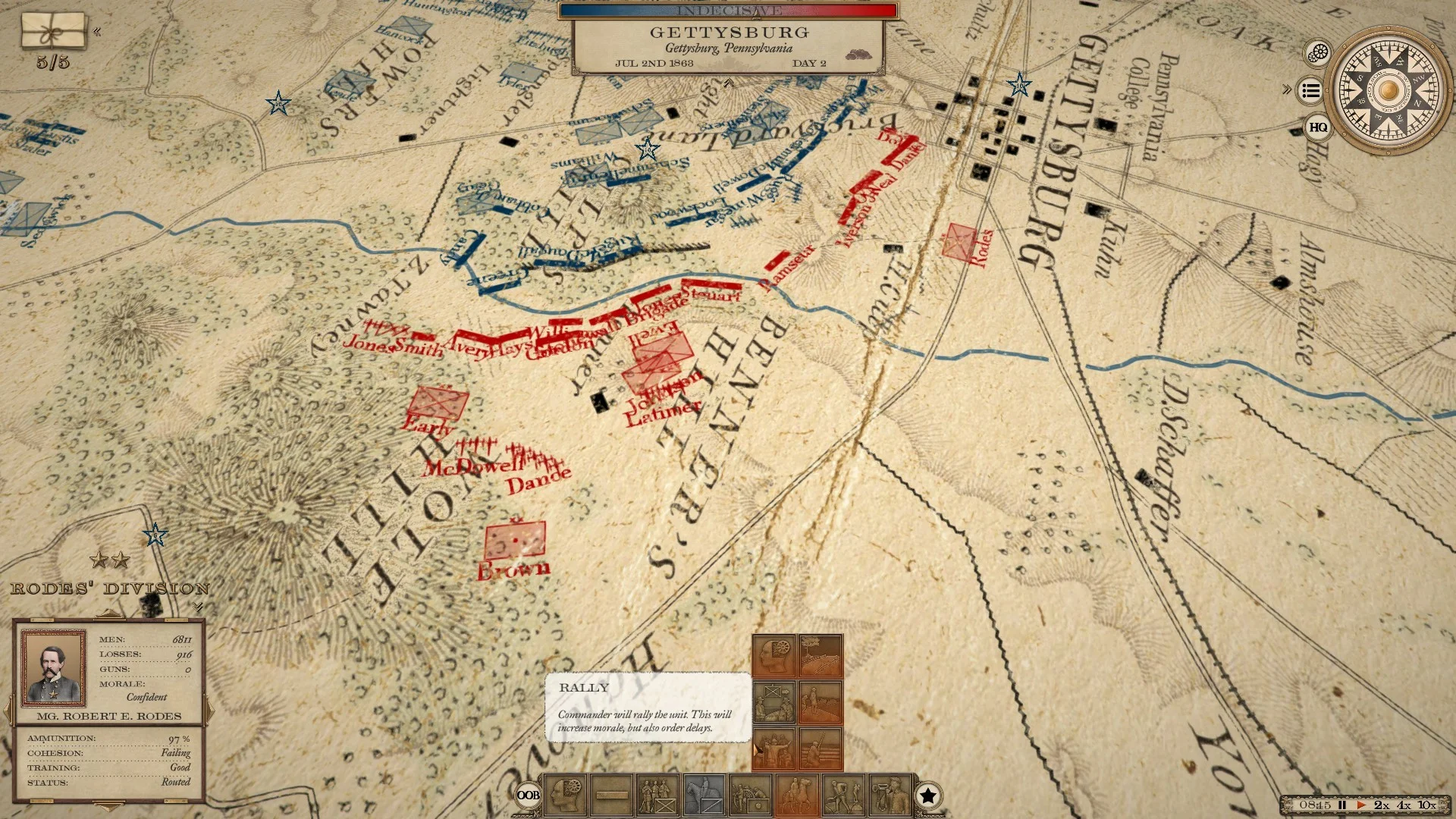Image resolution: width=1456 pixels, height=819 pixels.
Task: Select 4x game speed
Action: [x=1402, y=805]
